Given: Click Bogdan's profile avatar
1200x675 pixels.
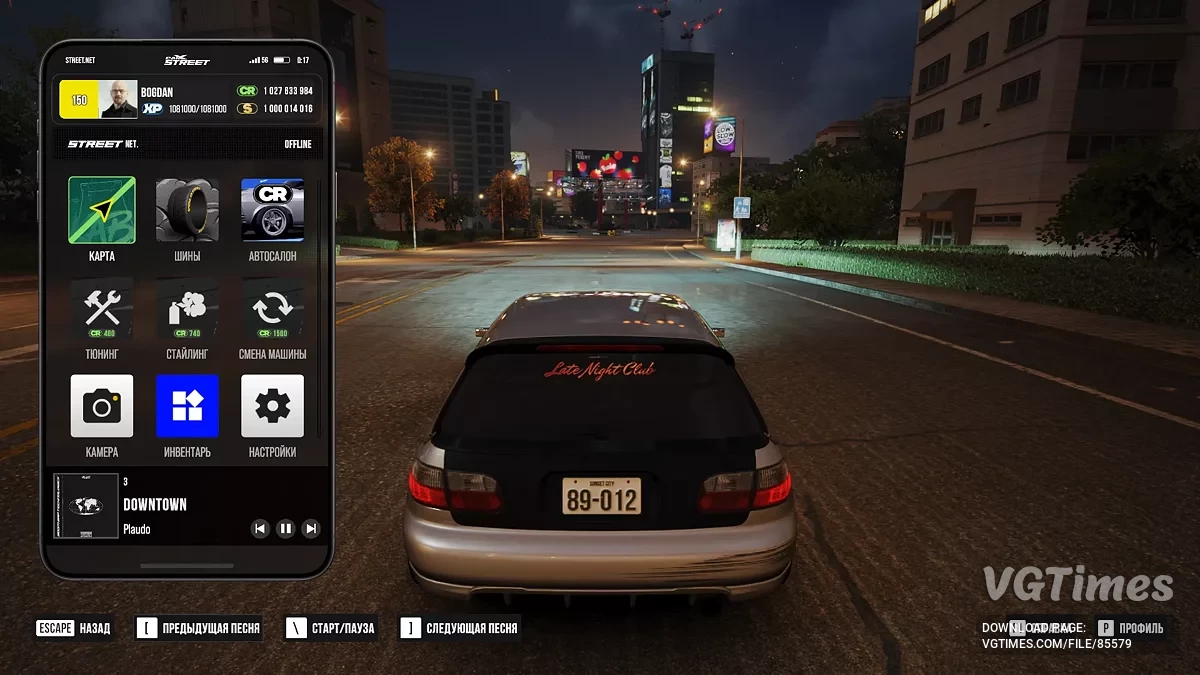Looking at the screenshot, I should click(x=118, y=100).
